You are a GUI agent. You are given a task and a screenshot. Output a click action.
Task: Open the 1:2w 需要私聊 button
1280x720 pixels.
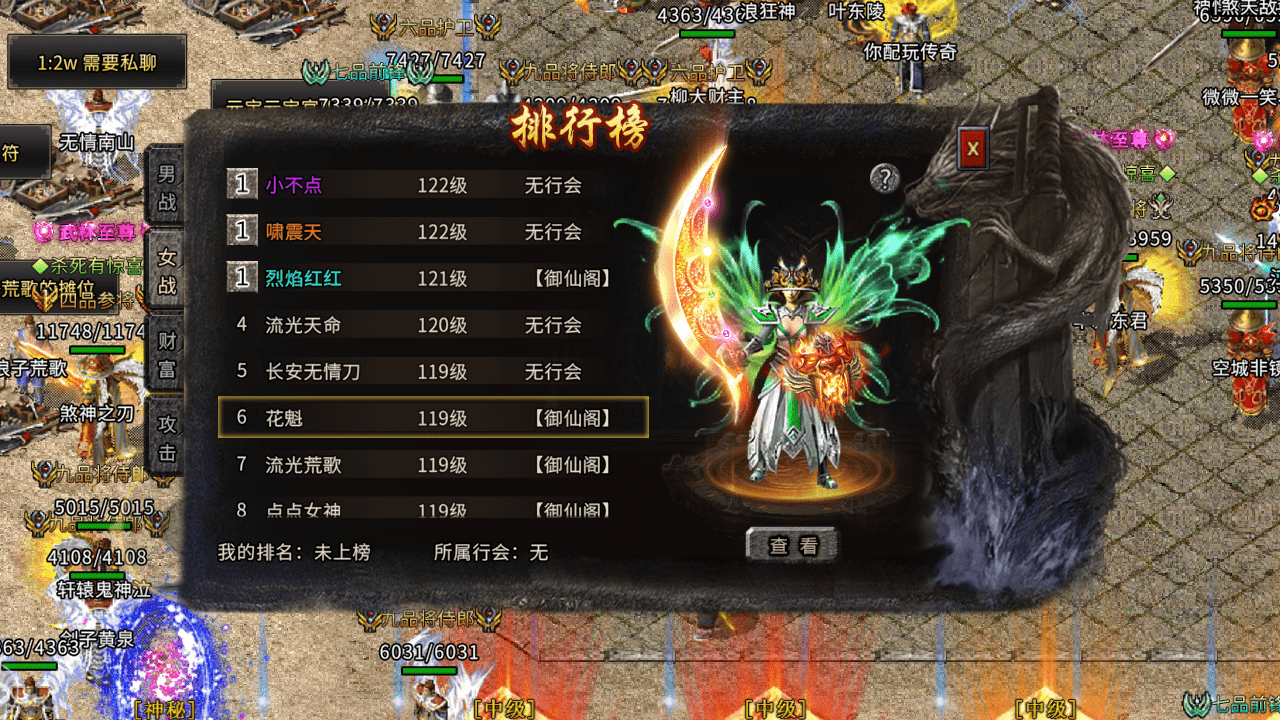(x=97, y=63)
